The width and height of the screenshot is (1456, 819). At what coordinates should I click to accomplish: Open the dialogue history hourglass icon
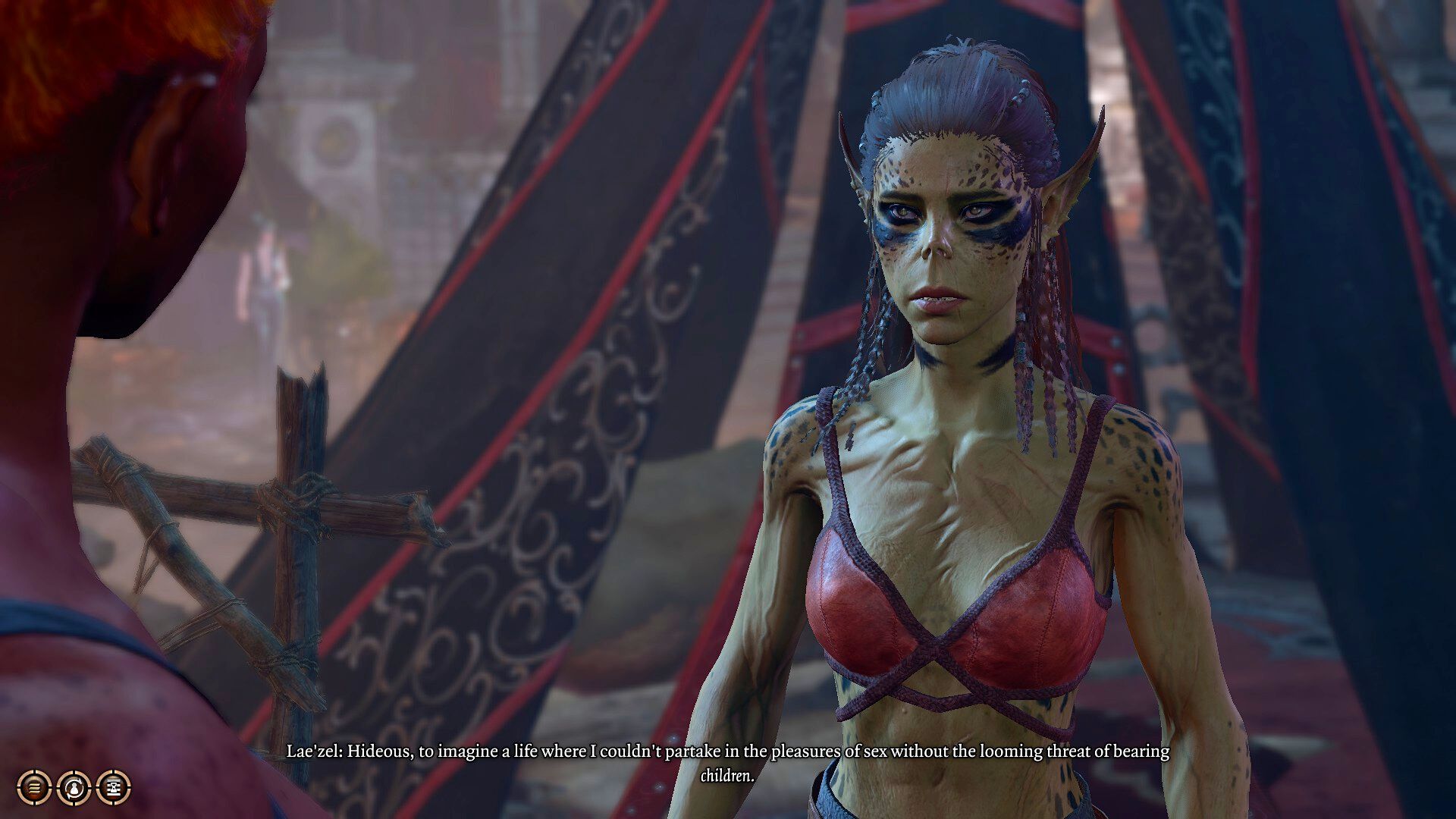tap(114, 788)
